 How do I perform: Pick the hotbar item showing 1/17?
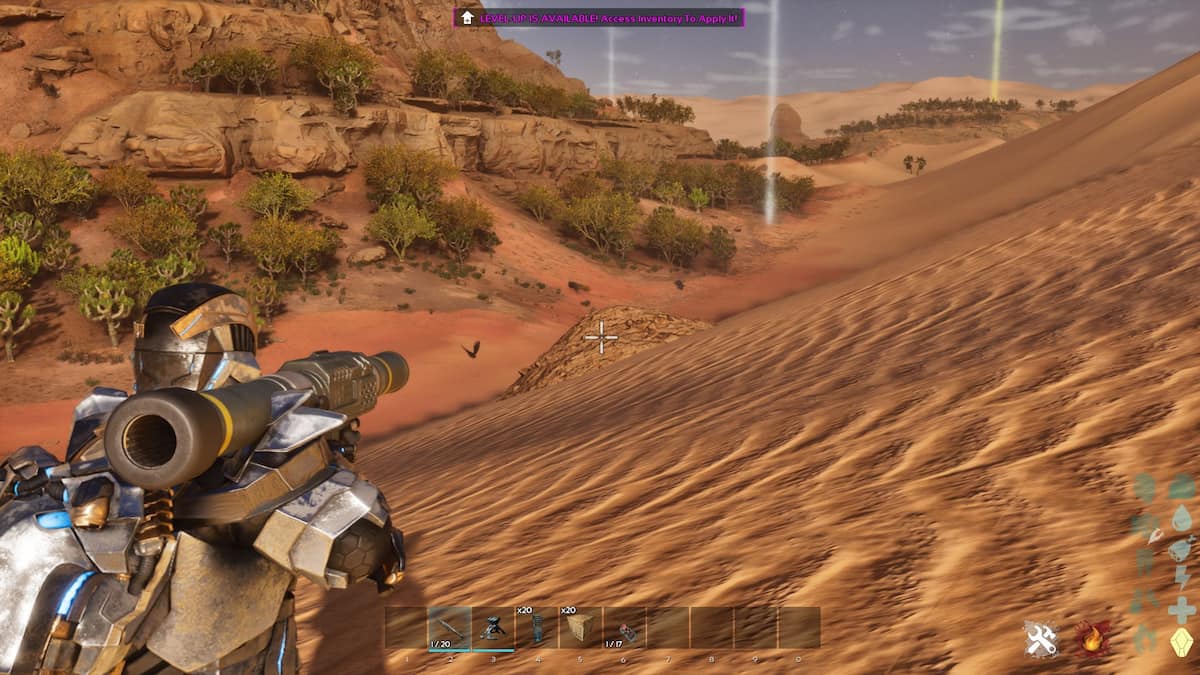[x=624, y=628]
